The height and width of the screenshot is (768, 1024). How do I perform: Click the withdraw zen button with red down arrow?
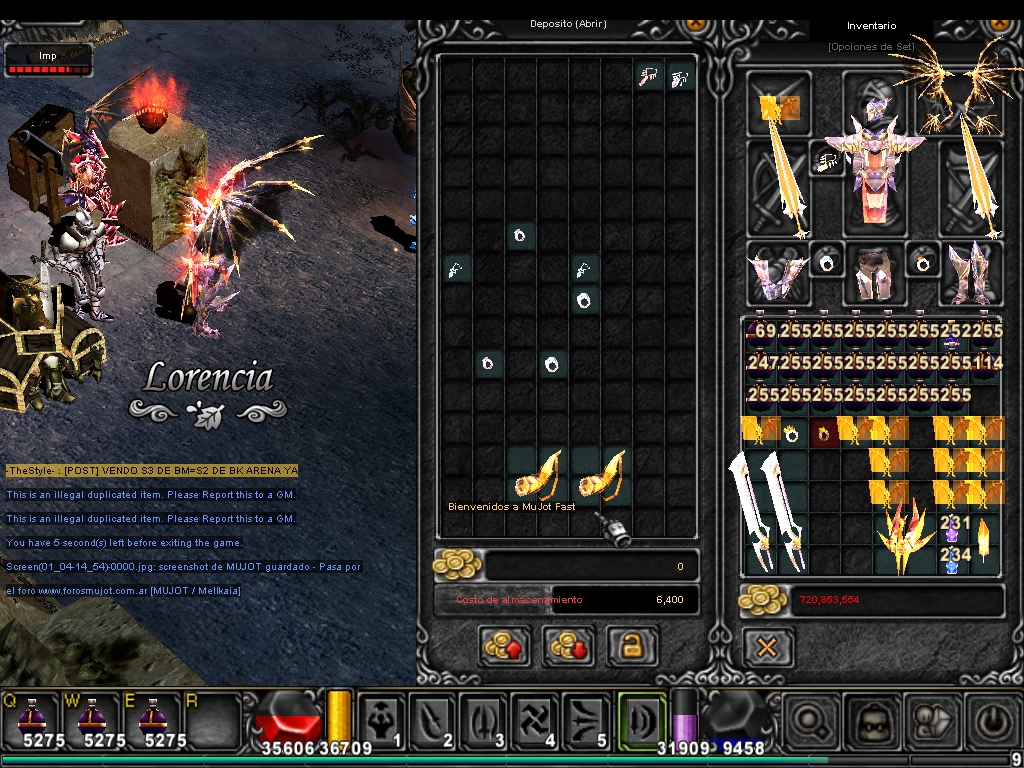(x=568, y=646)
